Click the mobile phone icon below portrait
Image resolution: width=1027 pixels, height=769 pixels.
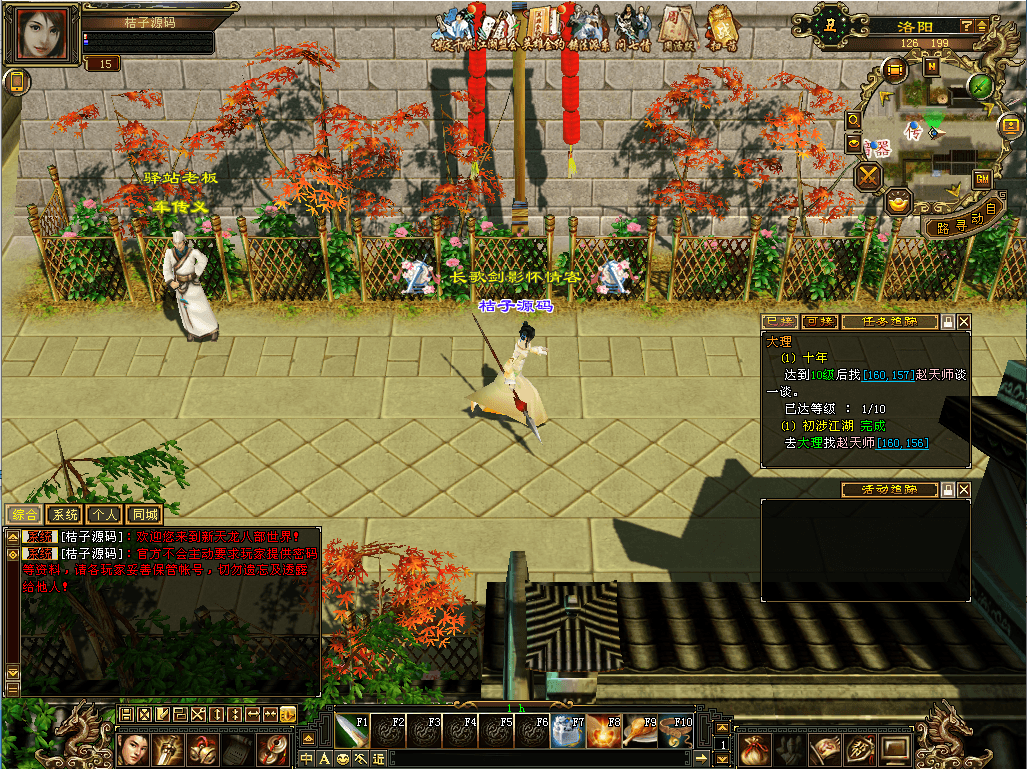tap(15, 83)
